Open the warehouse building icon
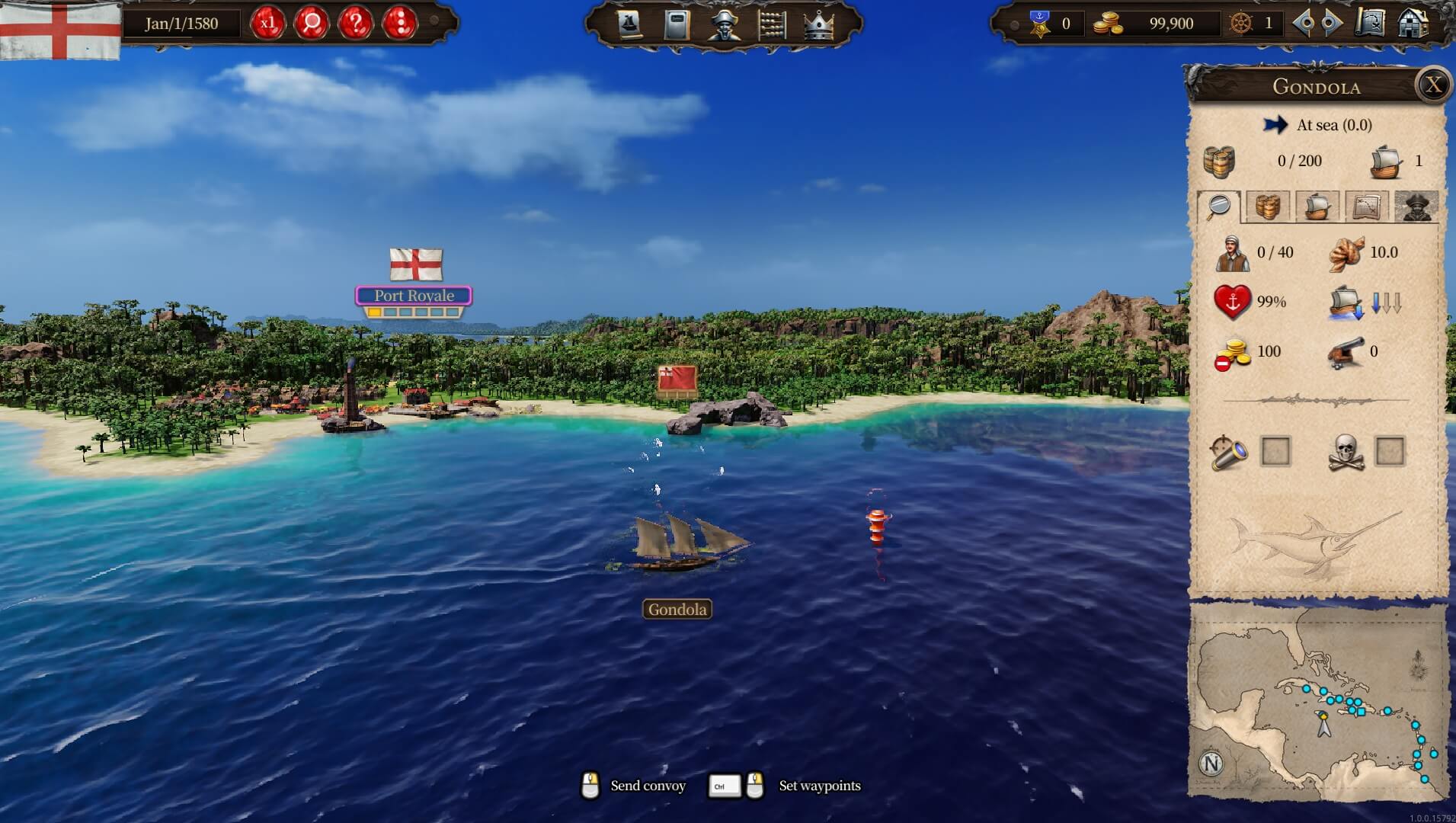1456x823 pixels. (x=1412, y=23)
